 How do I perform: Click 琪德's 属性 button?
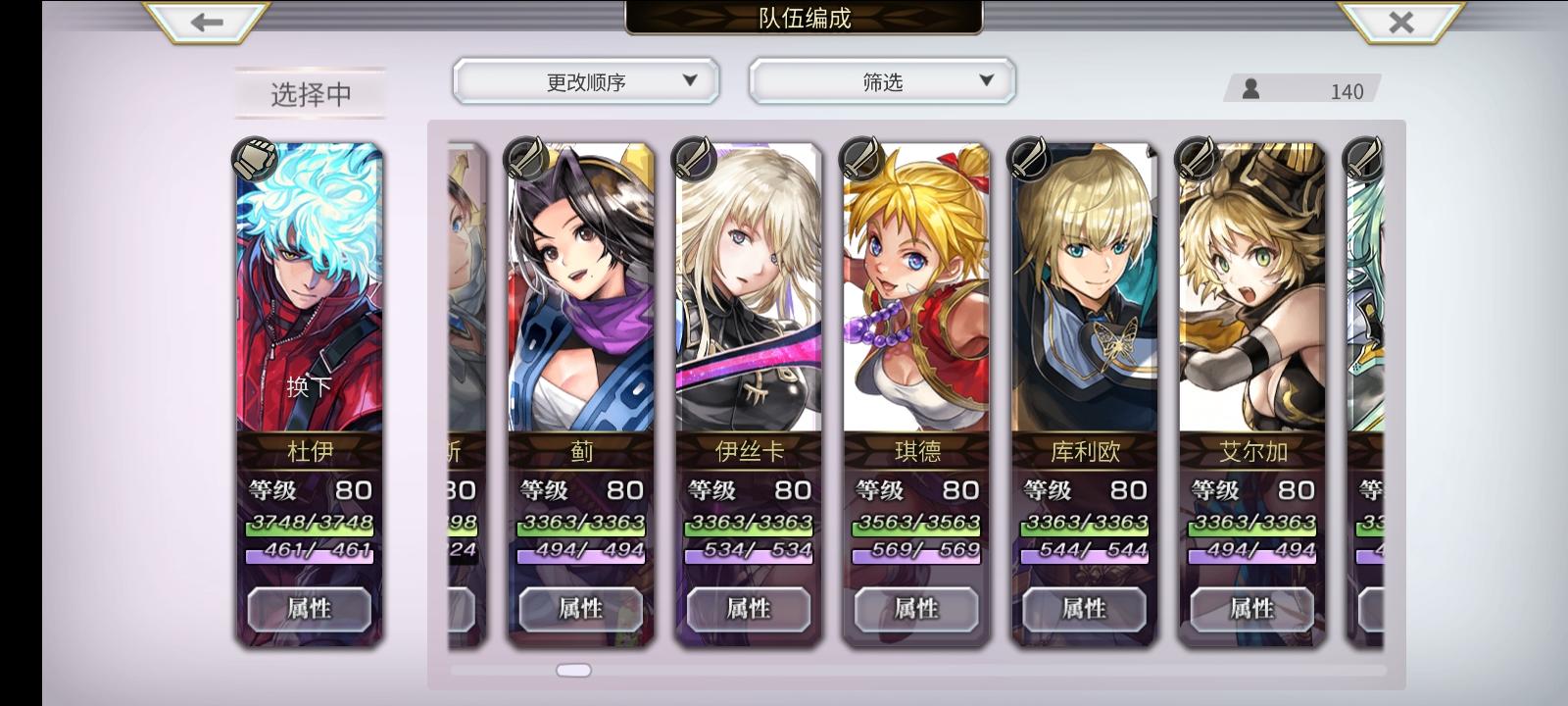tap(915, 609)
